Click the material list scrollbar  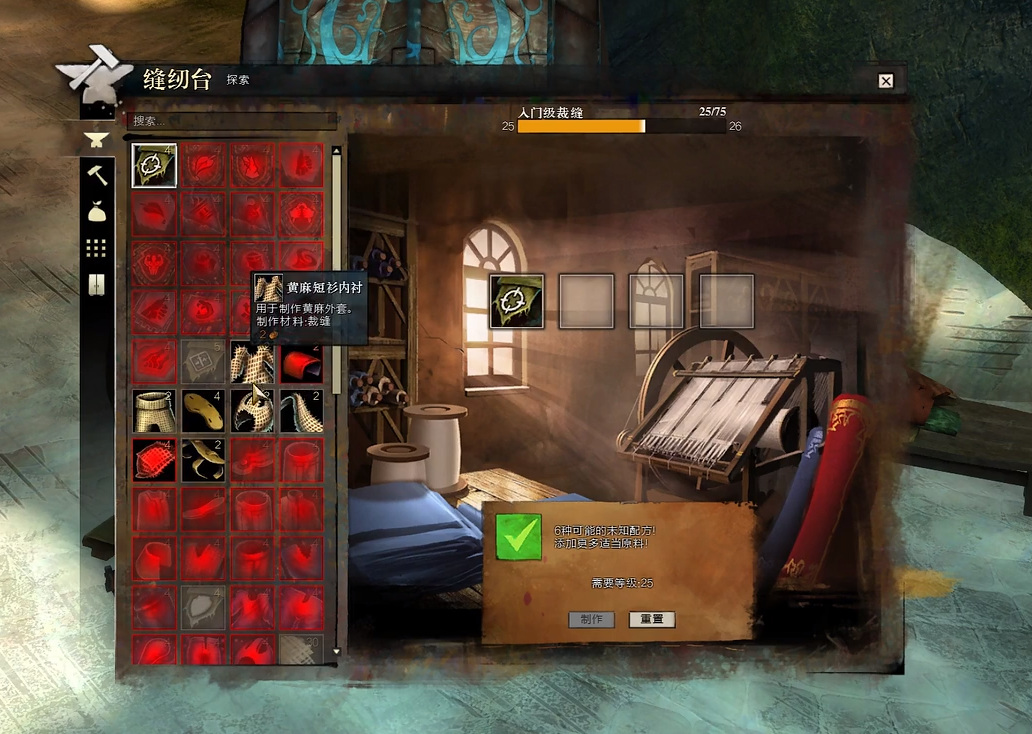click(x=337, y=270)
